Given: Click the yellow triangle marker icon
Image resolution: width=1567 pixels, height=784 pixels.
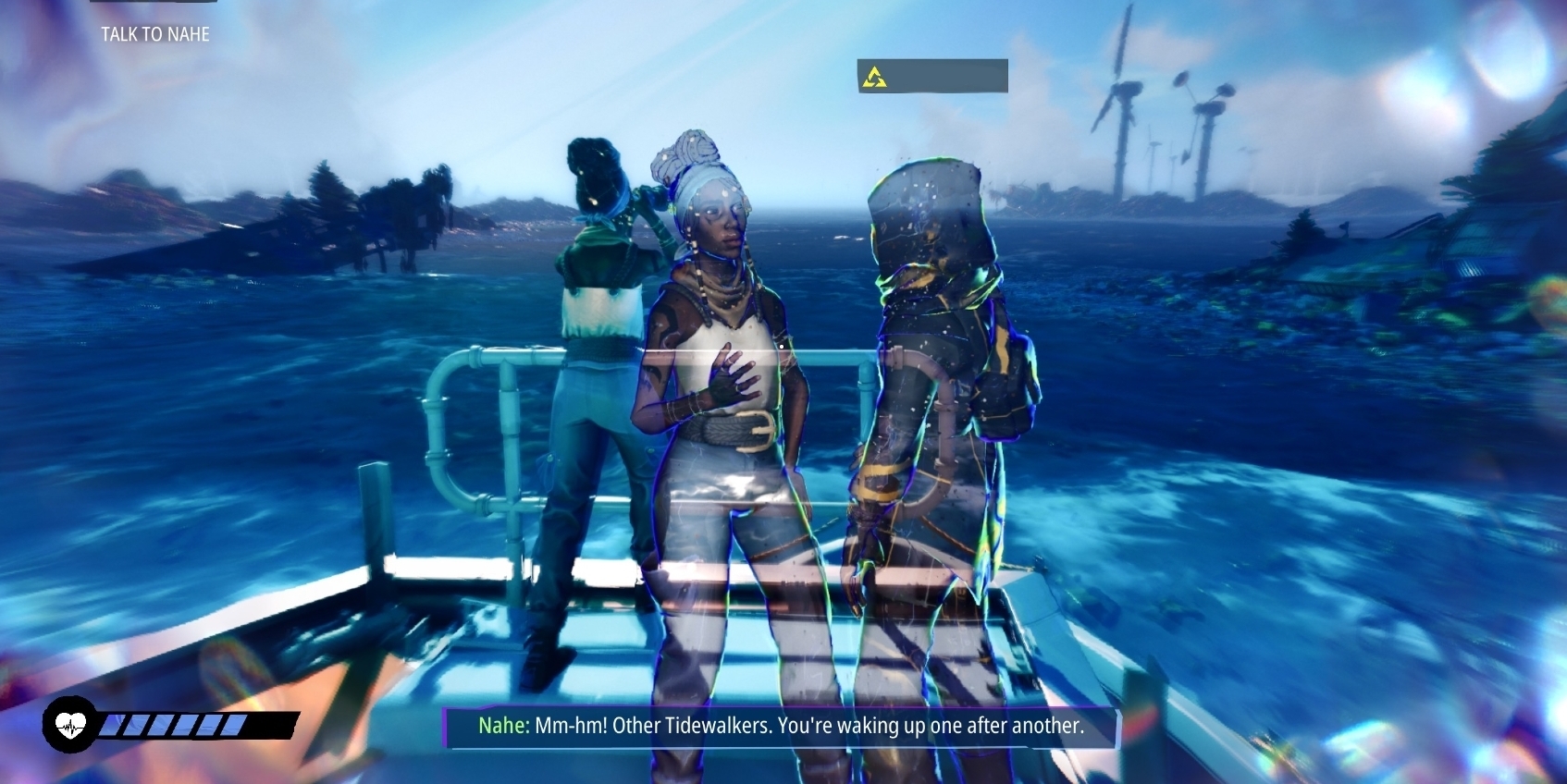Looking at the screenshot, I should (874, 77).
